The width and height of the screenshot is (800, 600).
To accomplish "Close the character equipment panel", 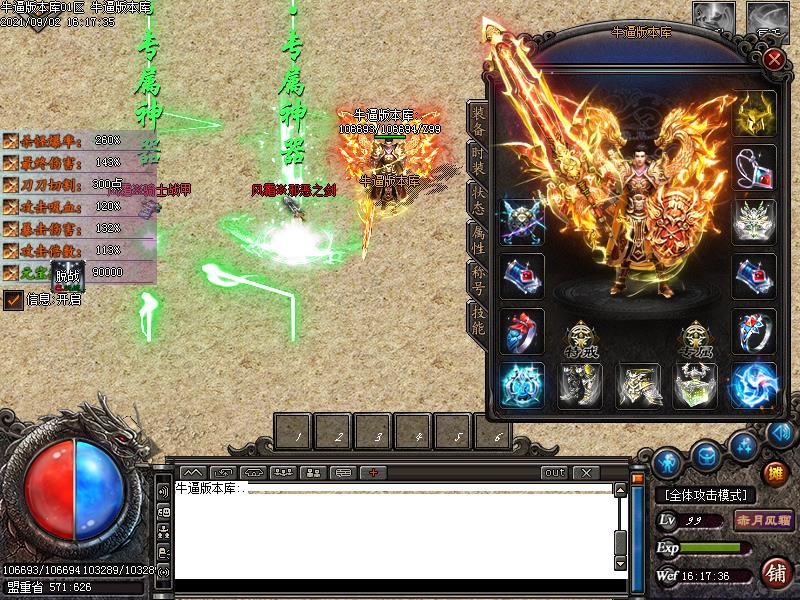I will [x=773, y=59].
